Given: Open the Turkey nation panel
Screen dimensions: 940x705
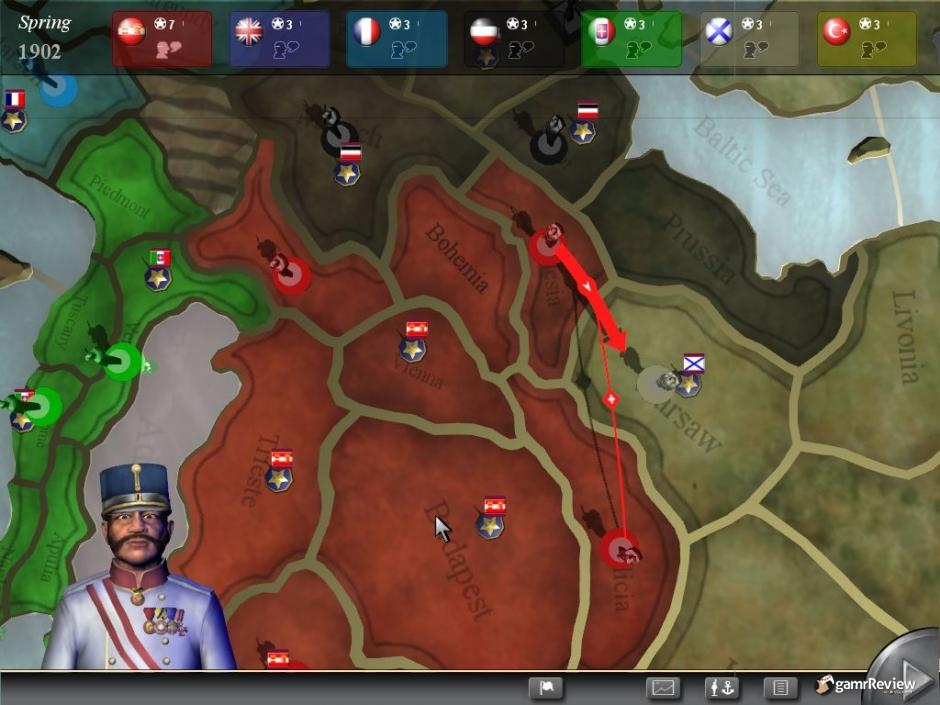Looking at the screenshot, I should [x=866, y=39].
